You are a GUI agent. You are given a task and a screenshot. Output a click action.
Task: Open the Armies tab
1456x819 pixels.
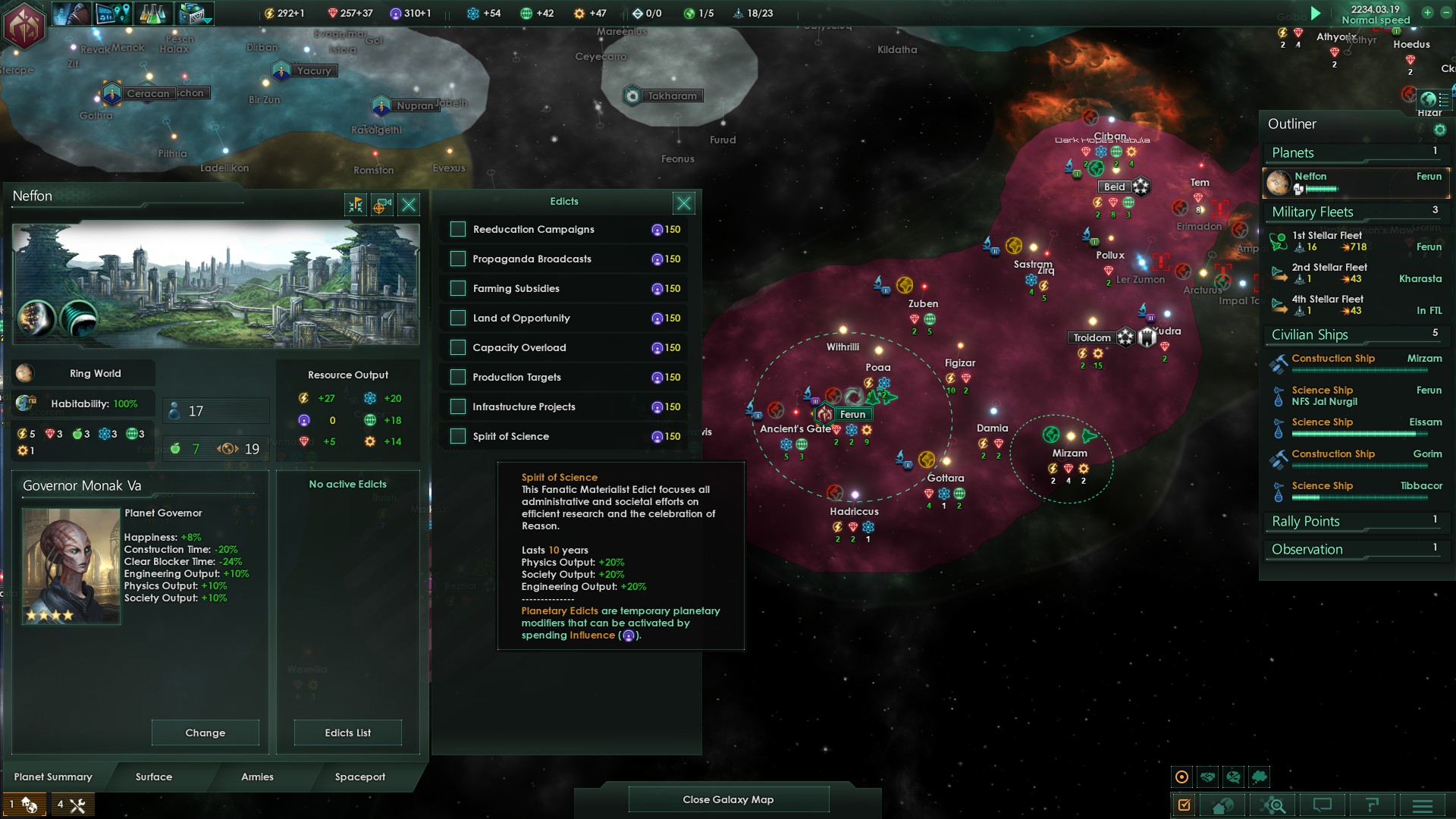257,777
